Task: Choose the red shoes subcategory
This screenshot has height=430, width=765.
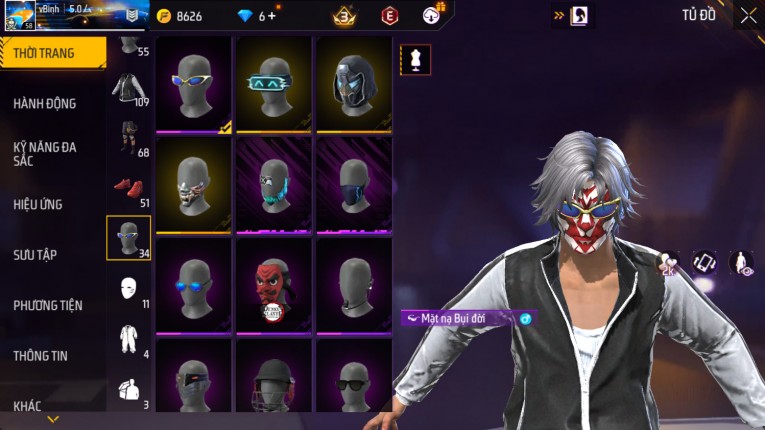Action: point(128,188)
